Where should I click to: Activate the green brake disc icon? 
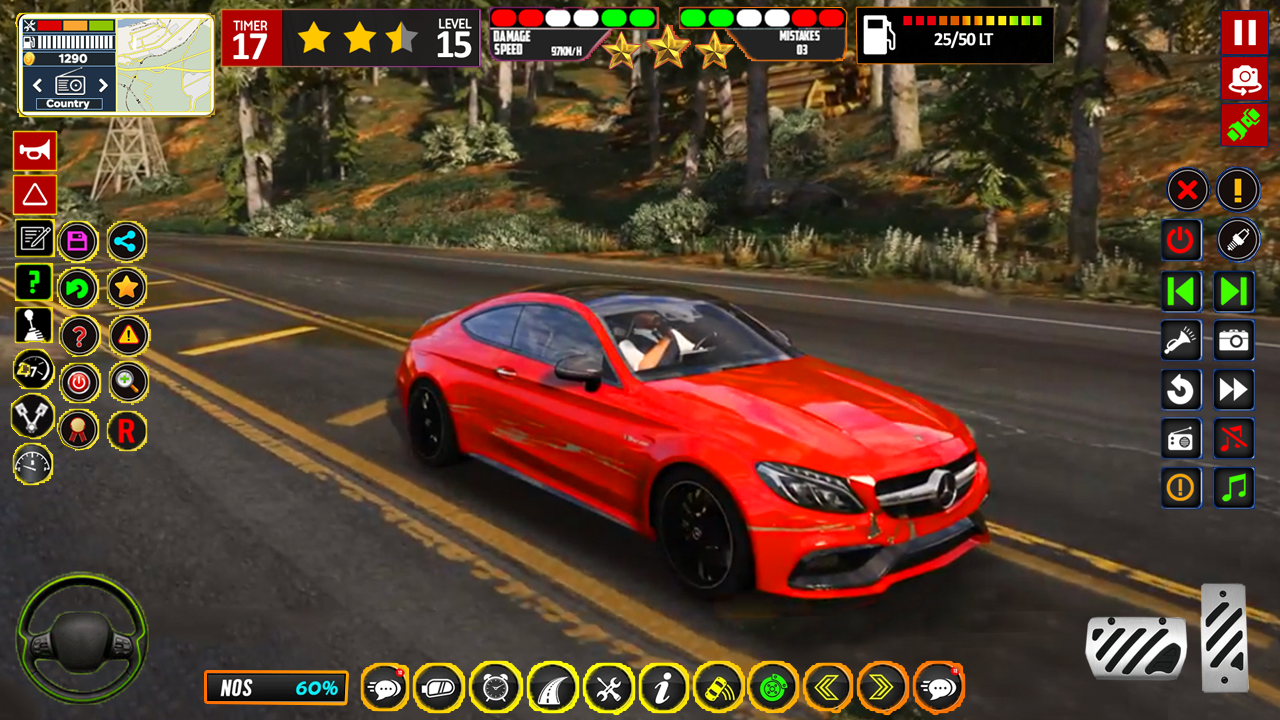point(773,688)
